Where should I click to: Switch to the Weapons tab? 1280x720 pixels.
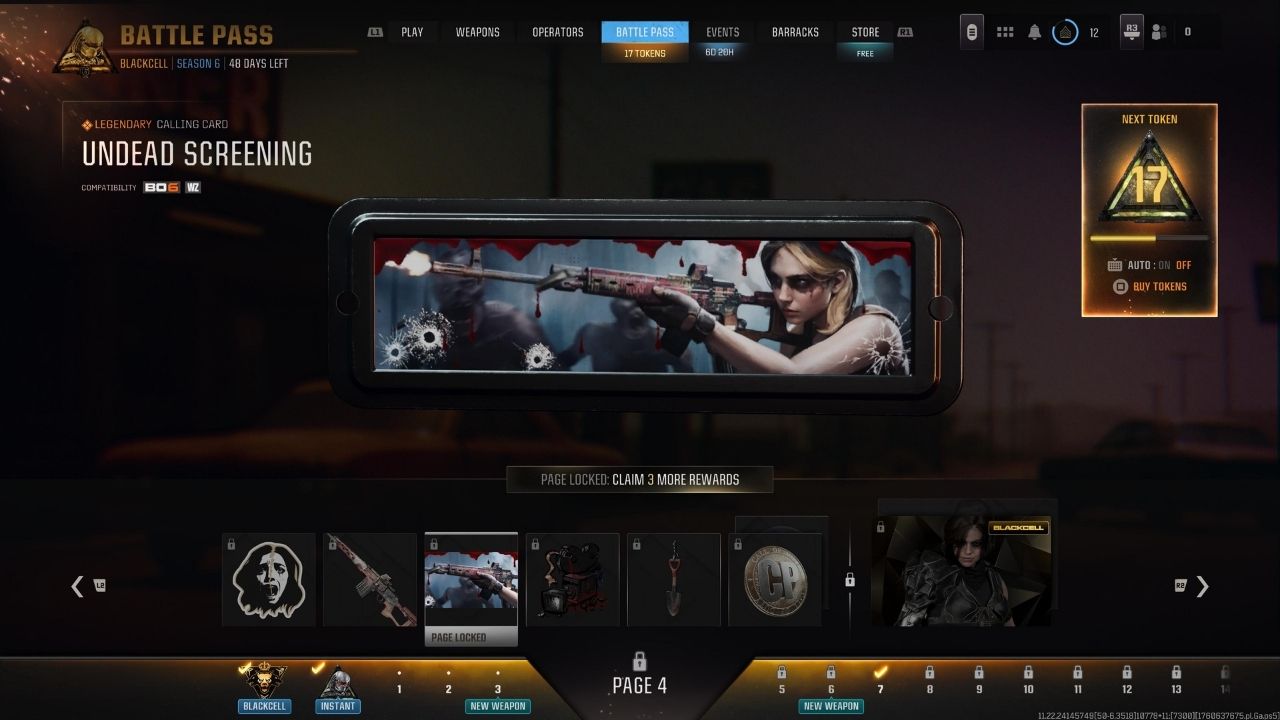tap(477, 32)
